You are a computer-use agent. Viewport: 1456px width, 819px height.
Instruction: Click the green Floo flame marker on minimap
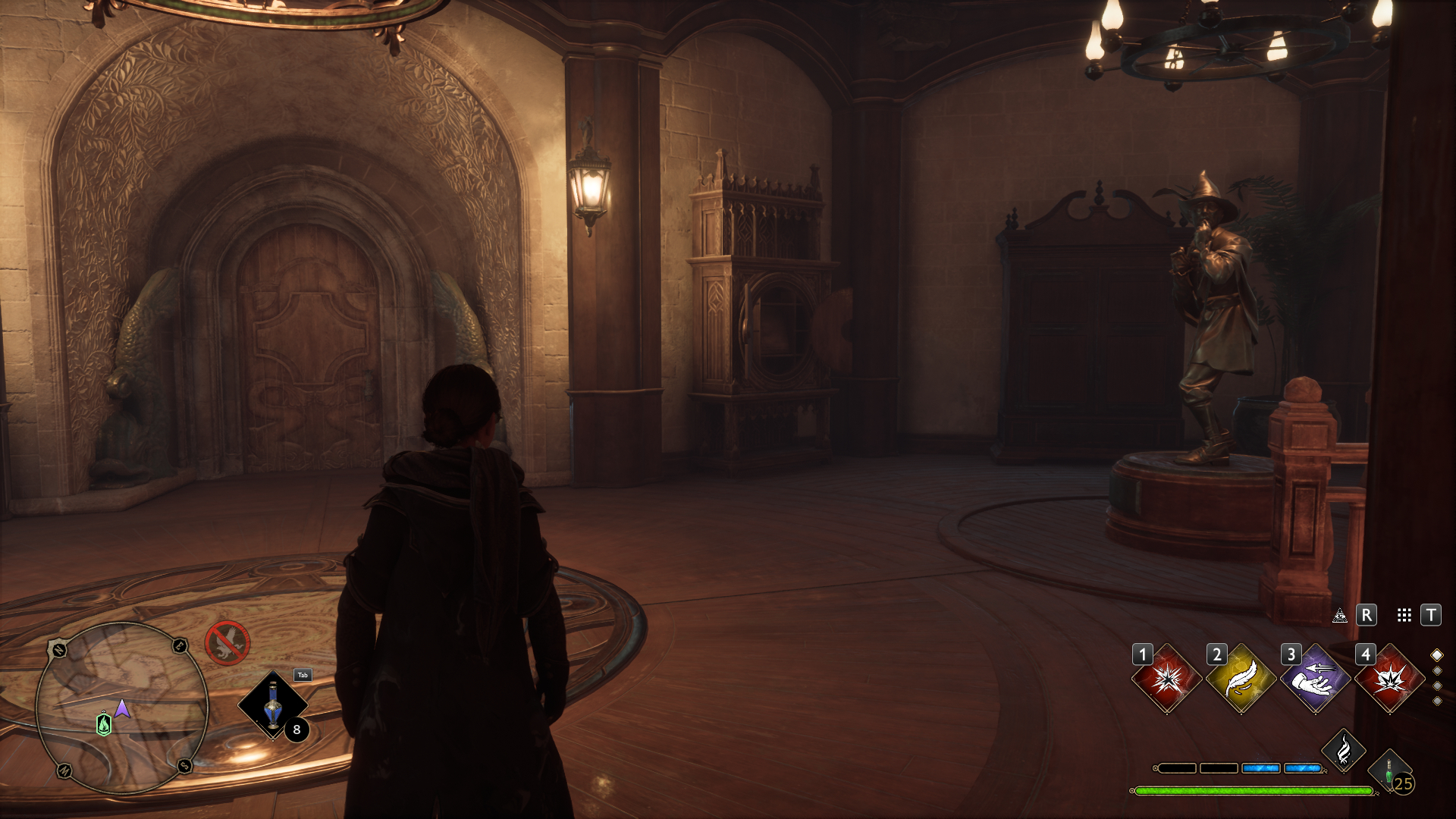(x=104, y=724)
